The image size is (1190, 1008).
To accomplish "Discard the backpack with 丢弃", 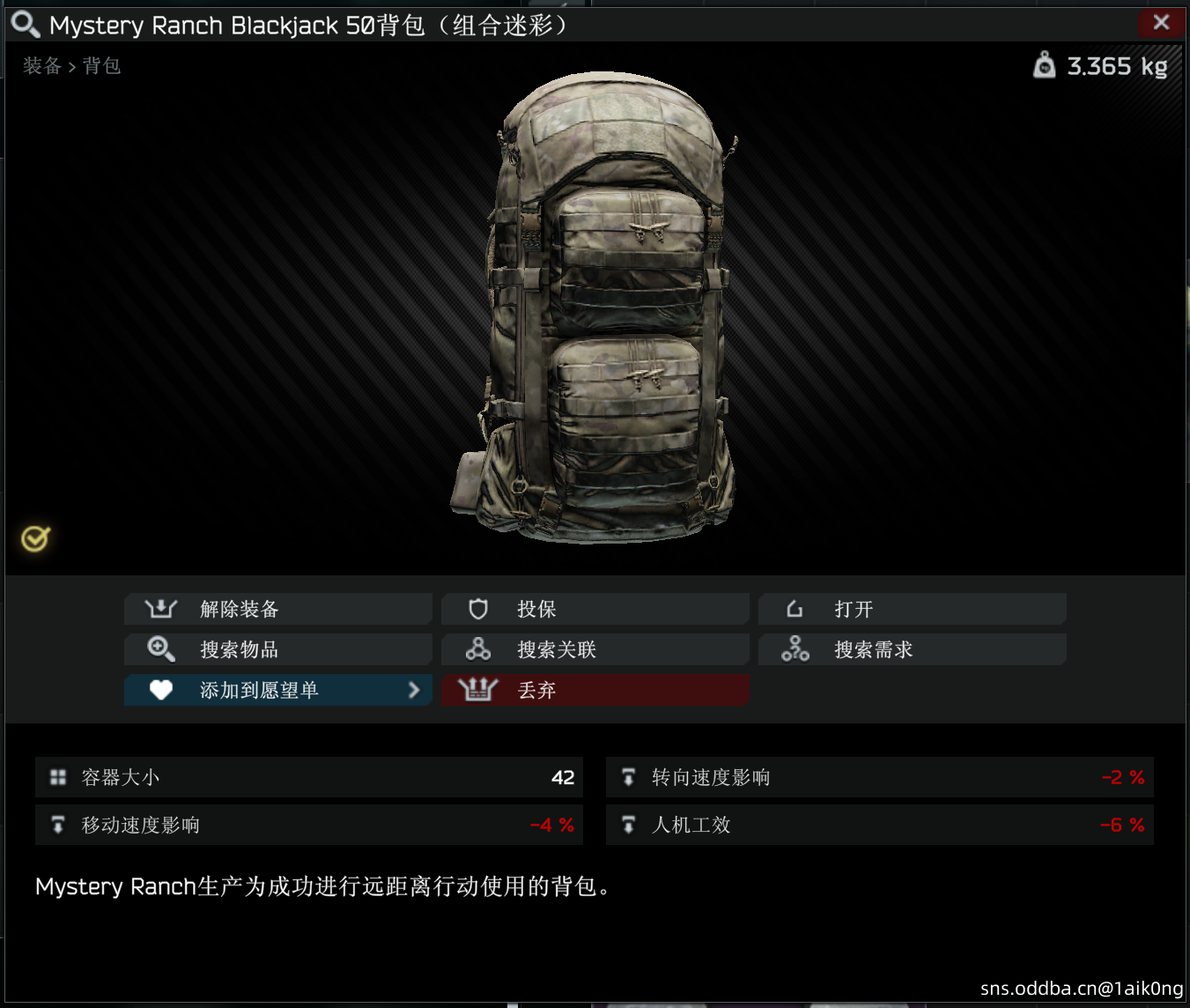I will [595, 690].
